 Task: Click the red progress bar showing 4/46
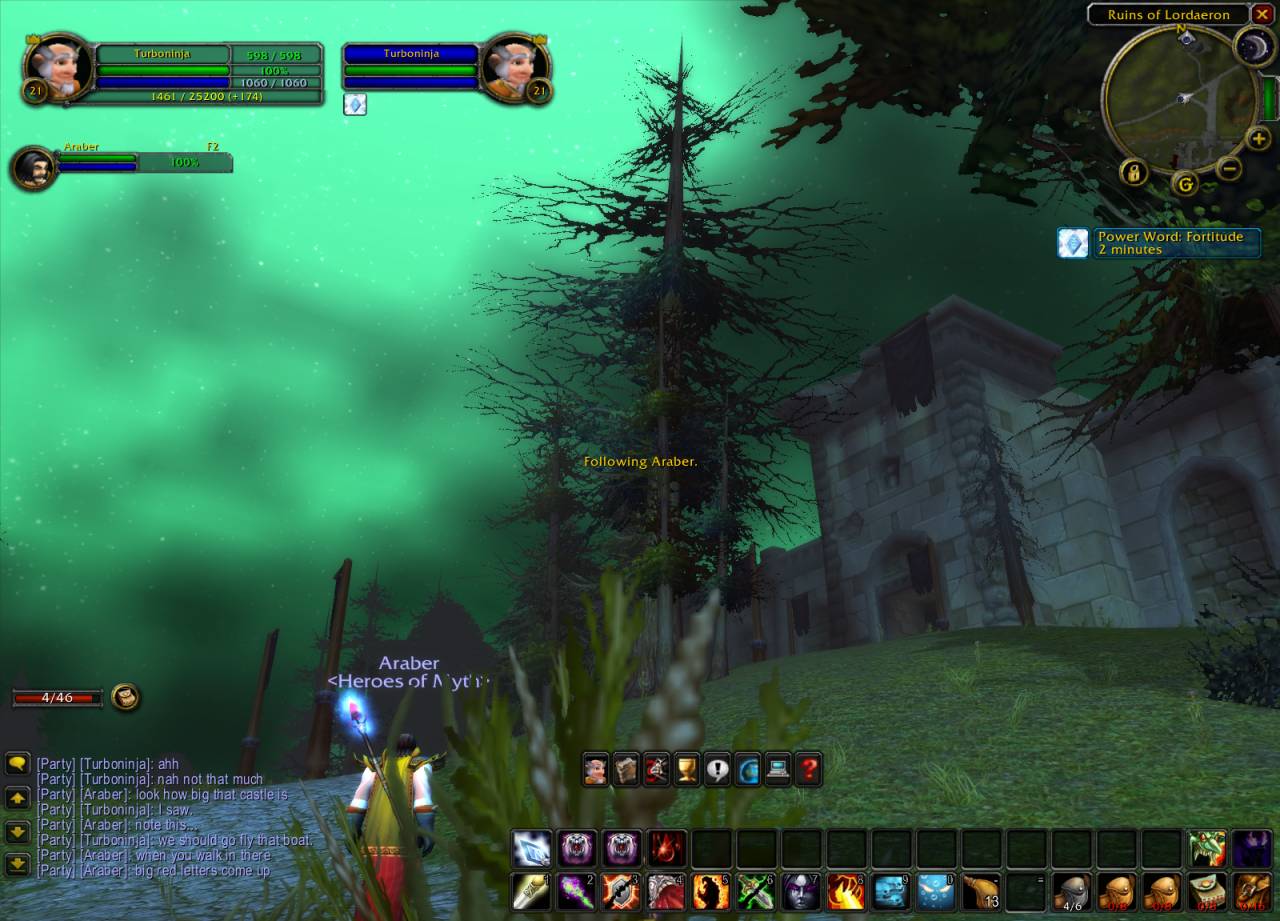pyautogui.click(x=57, y=697)
